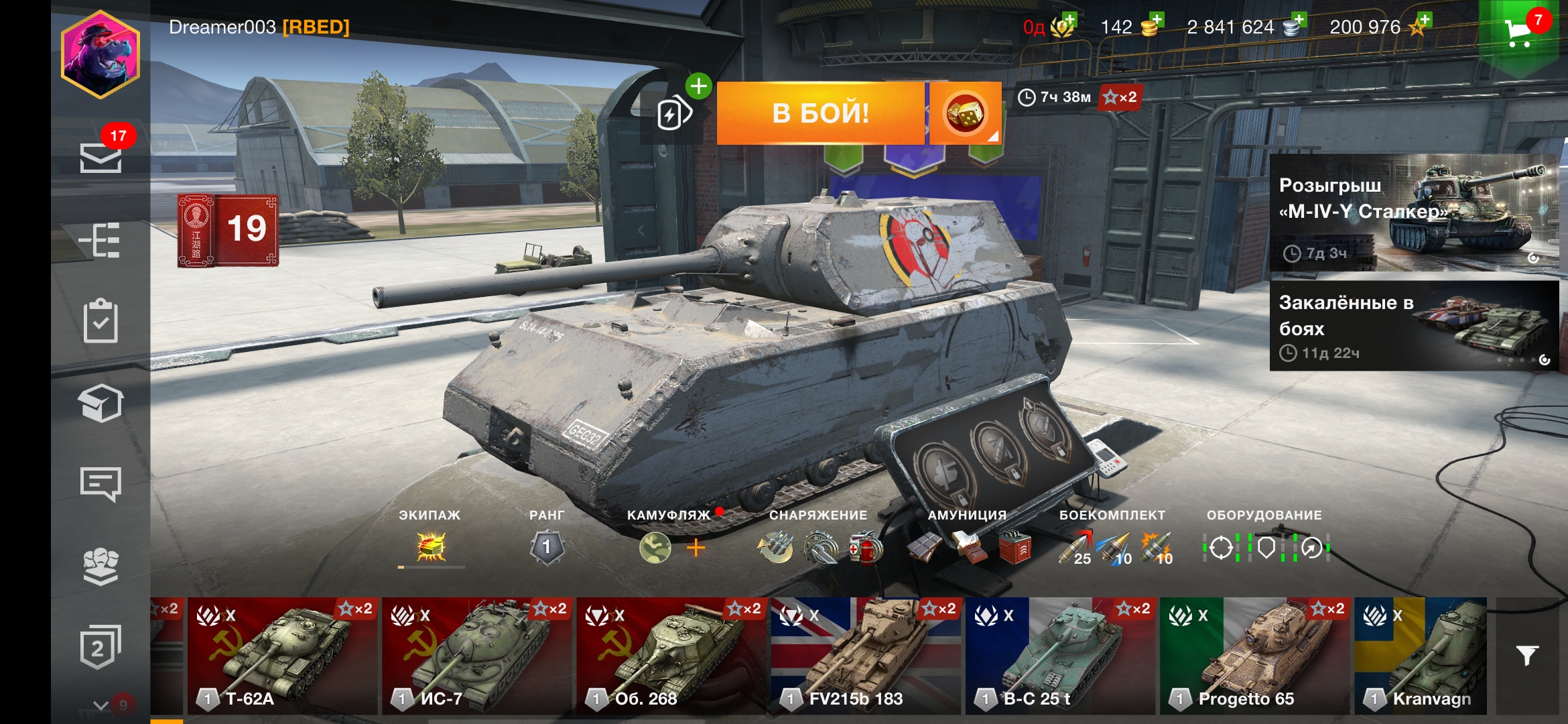
Task: Switch to the B-C 25 t tank
Action: [1059, 656]
